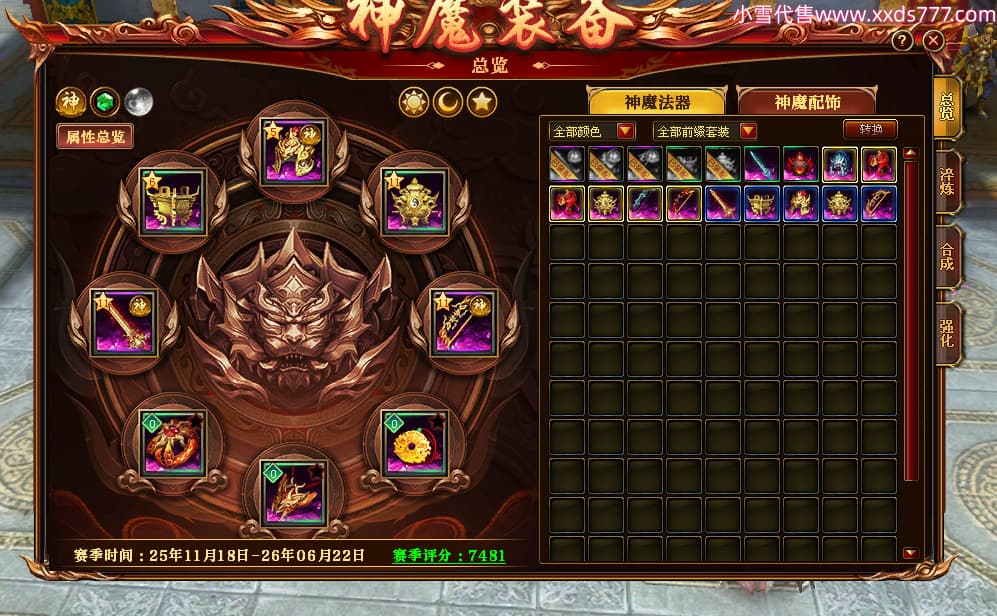The width and height of the screenshot is (997, 616).
Task: Switch to the 神魔法器 tab
Action: pyautogui.click(x=657, y=102)
